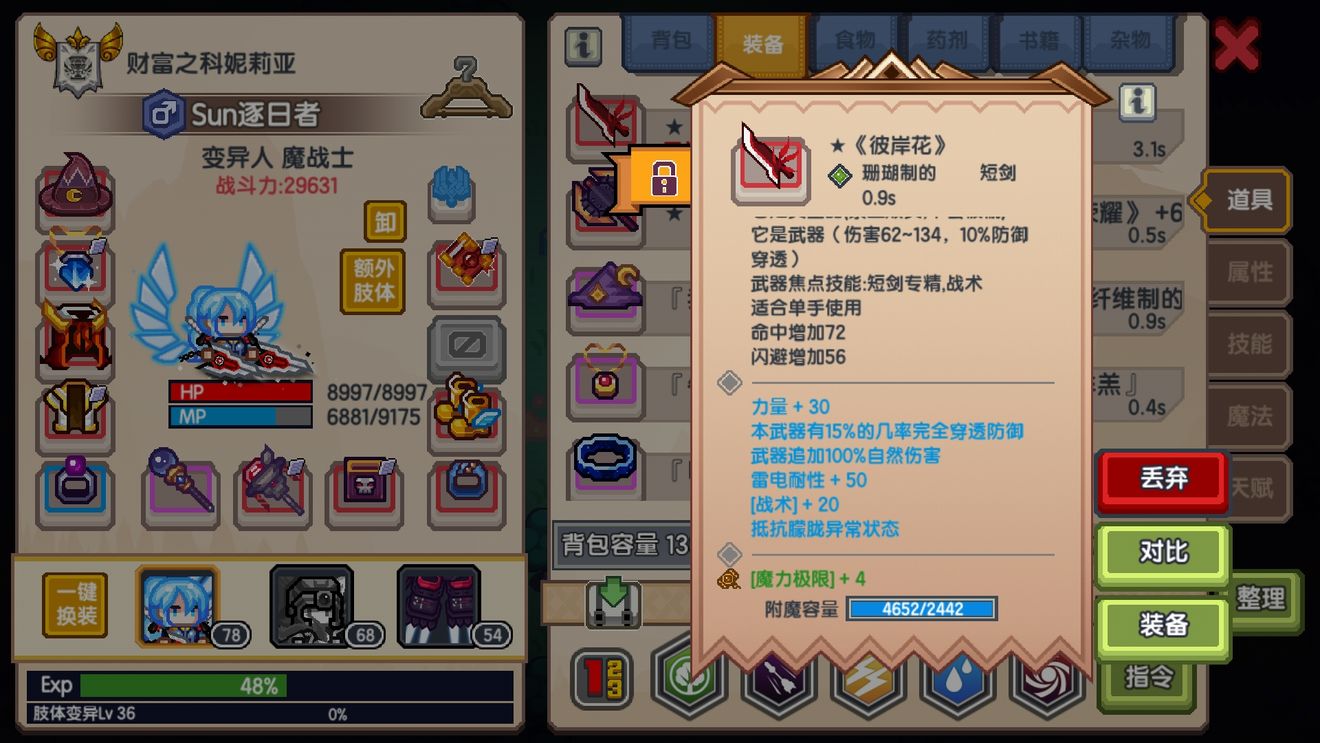Select the nature element hexagon icon

coord(690,685)
